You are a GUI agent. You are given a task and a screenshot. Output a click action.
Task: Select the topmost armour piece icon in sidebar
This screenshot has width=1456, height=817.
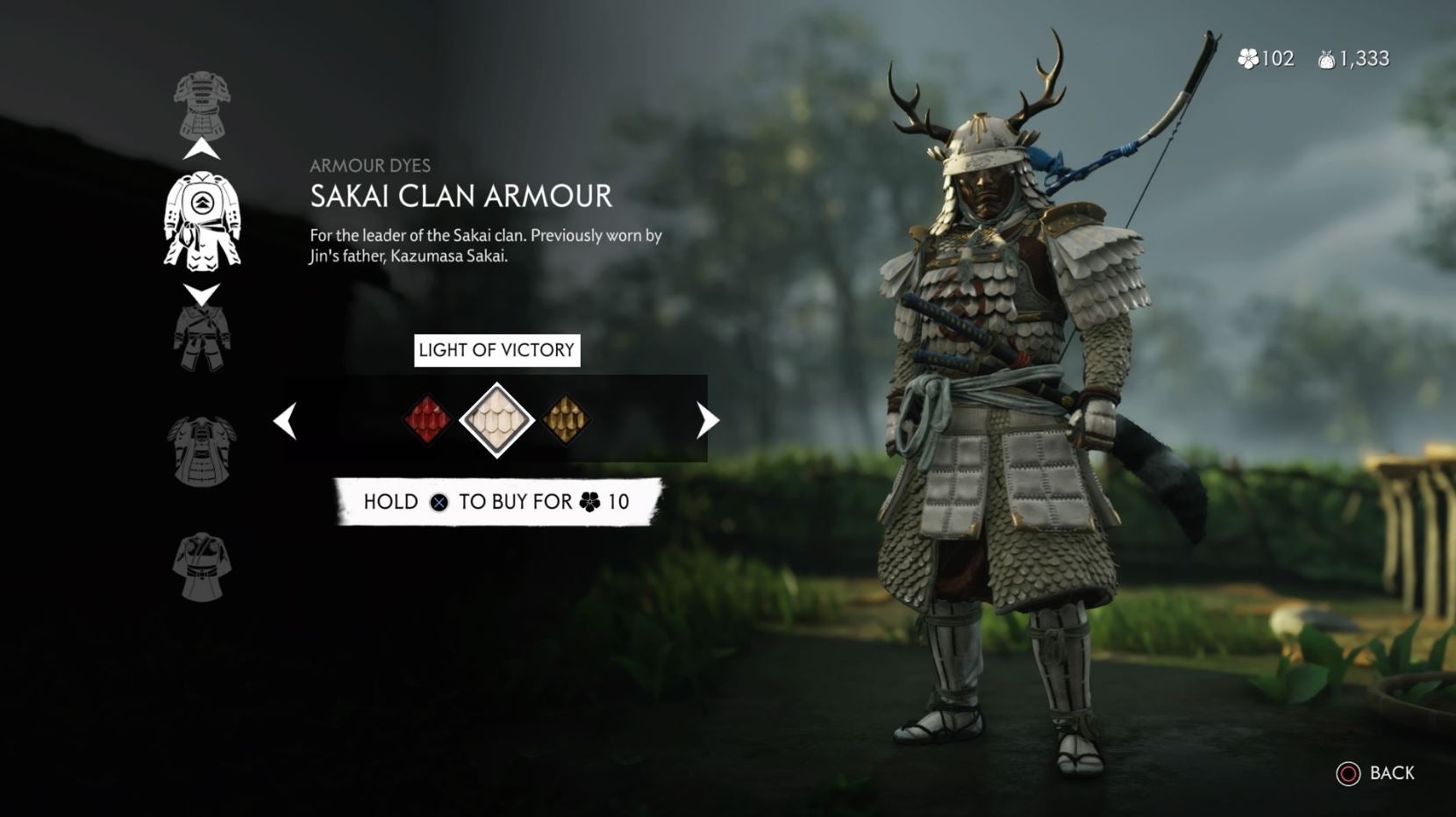pyautogui.click(x=203, y=104)
